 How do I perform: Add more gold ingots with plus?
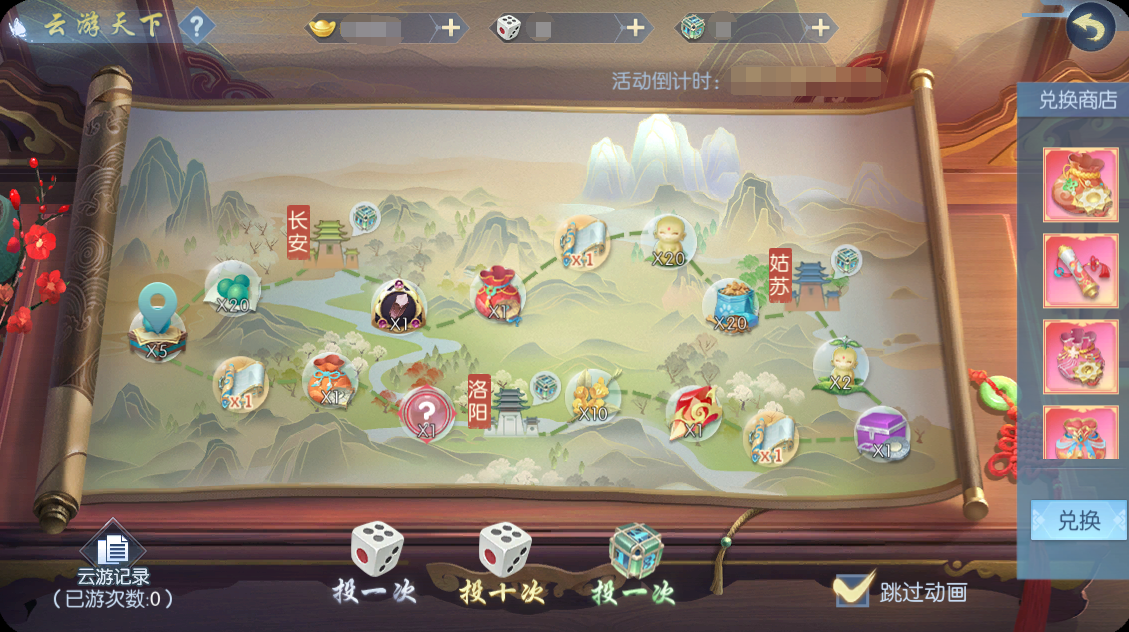[451, 28]
